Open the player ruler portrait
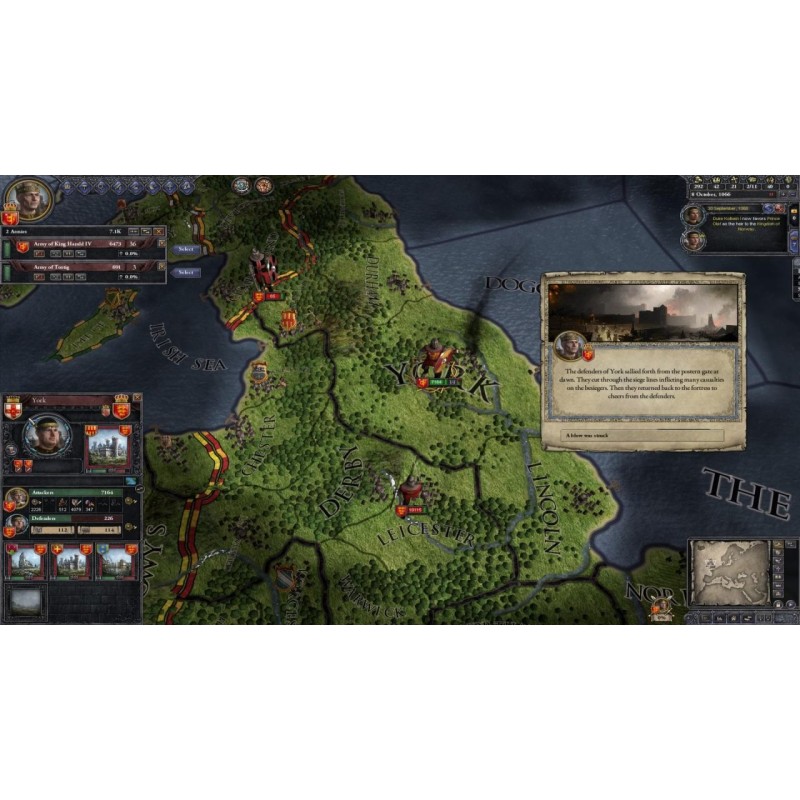Viewport: 800px width, 800px height. tap(27, 199)
